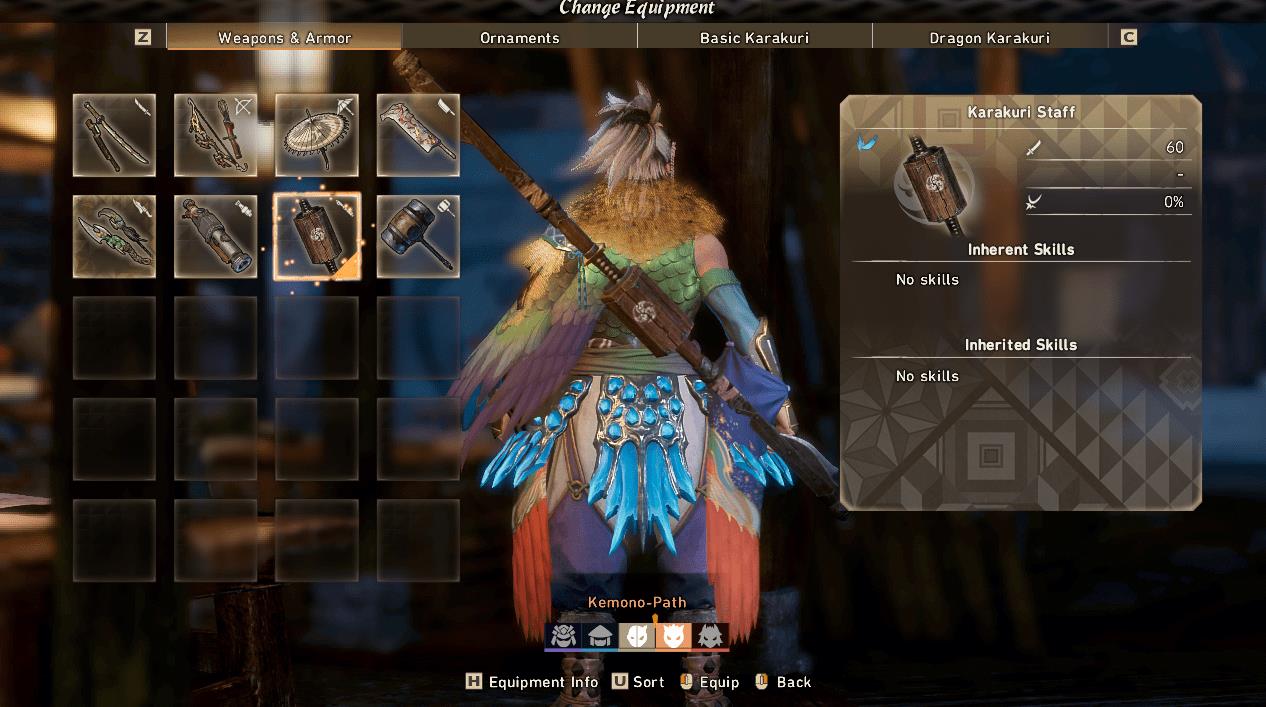The image size is (1266, 707).
Task: Show the Basic Karakuri tab
Action: (x=754, y=38)
